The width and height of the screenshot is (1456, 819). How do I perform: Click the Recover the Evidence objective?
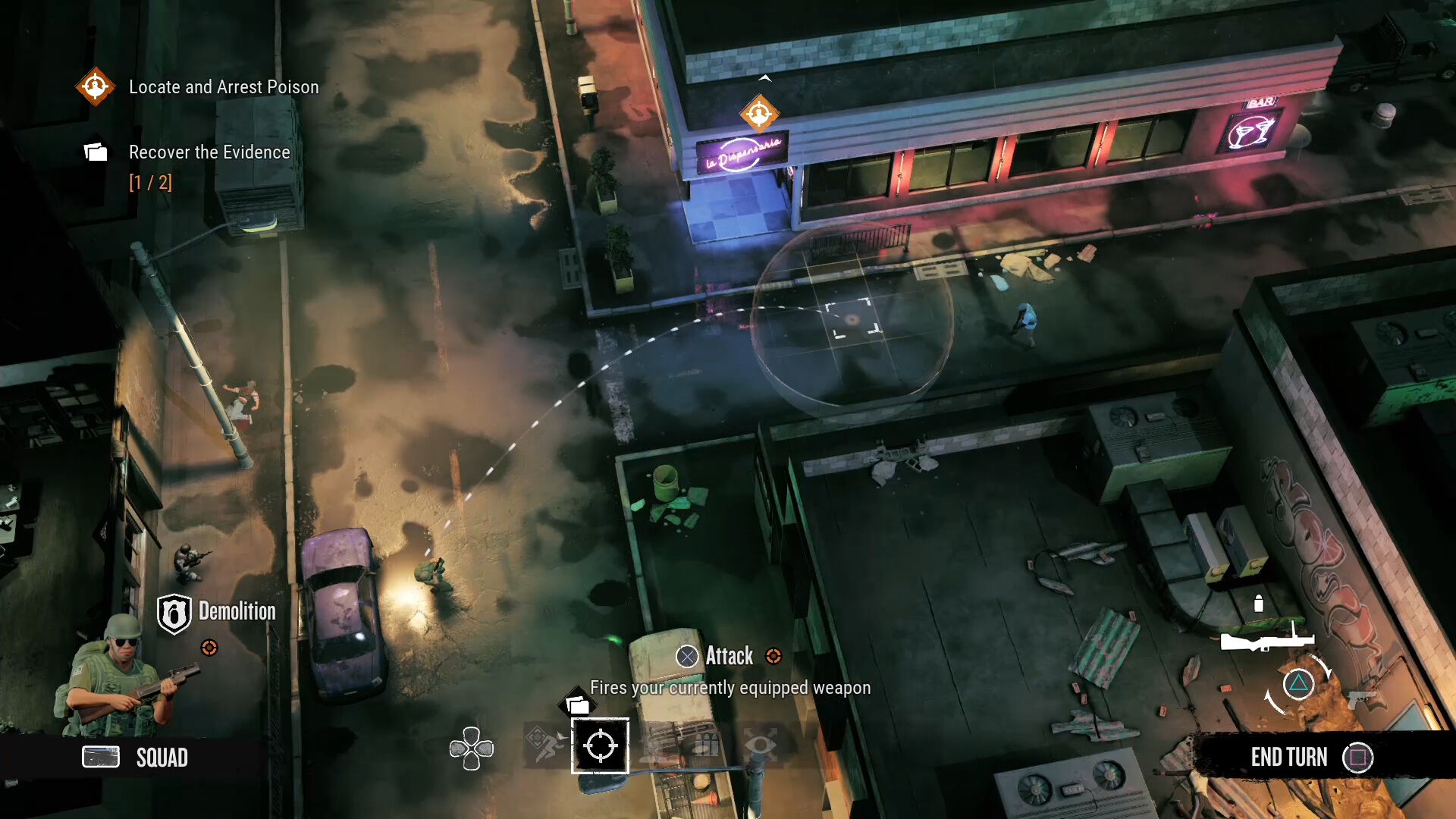pos(209,152)
